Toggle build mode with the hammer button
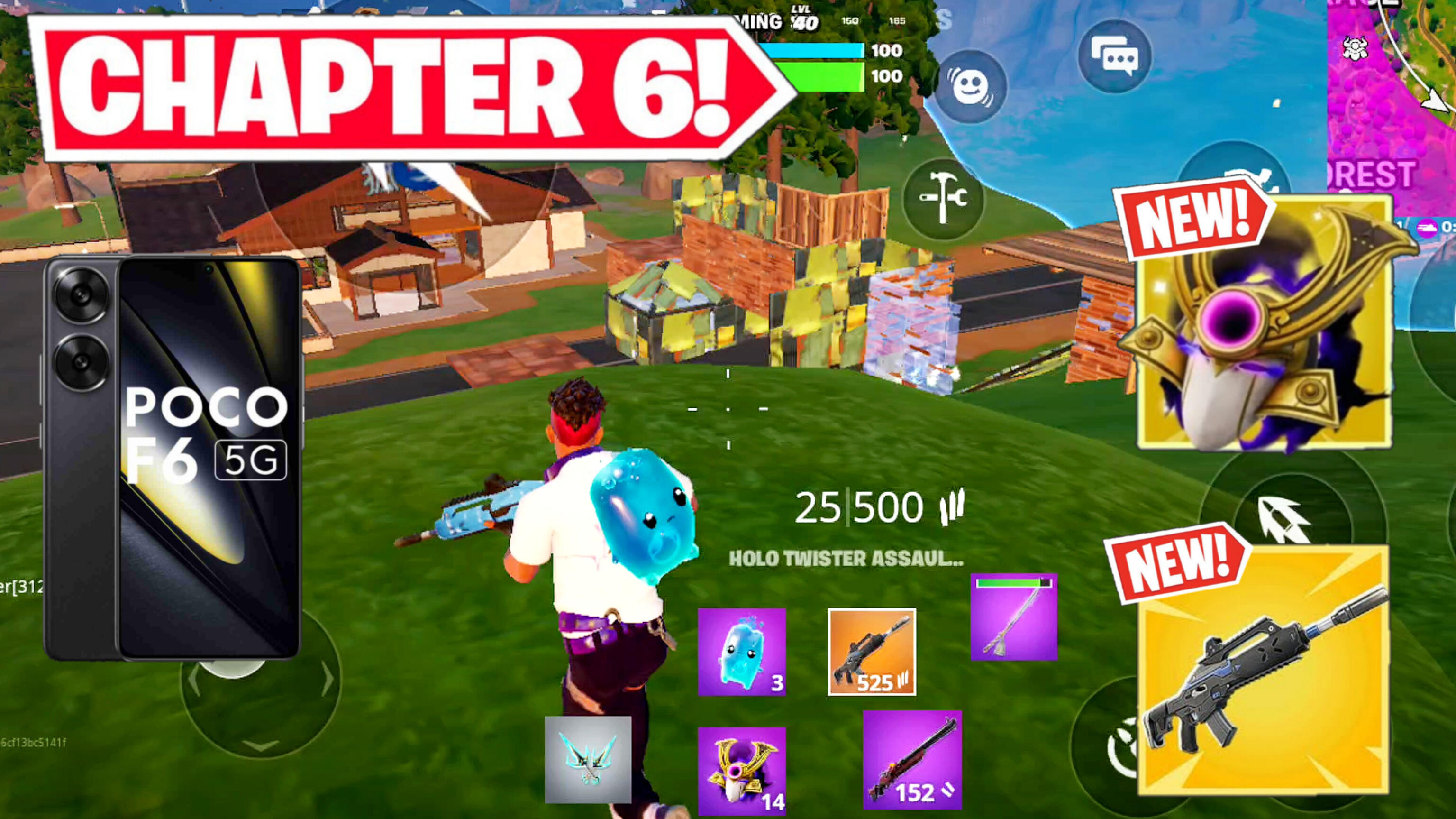1456x819 pixels. pyautogui.click(x=945, y=199)
